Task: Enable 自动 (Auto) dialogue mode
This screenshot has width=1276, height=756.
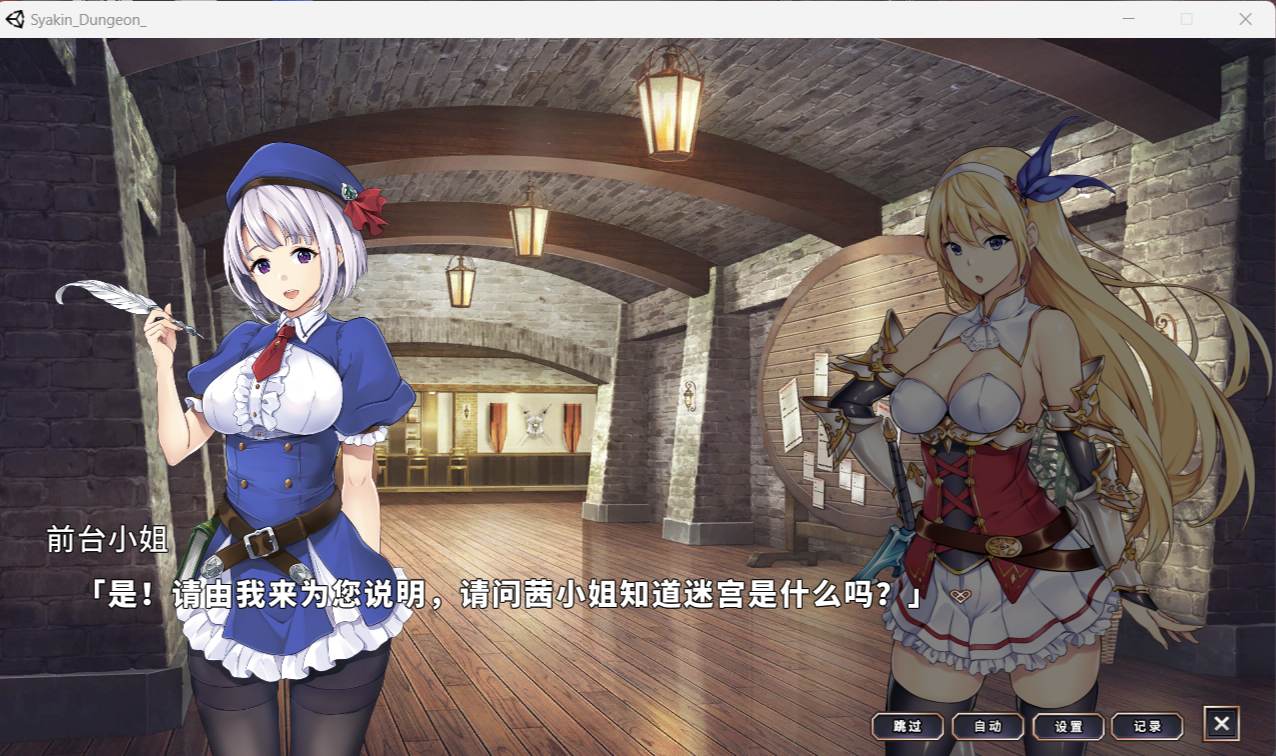Action: tap(987, 726)
